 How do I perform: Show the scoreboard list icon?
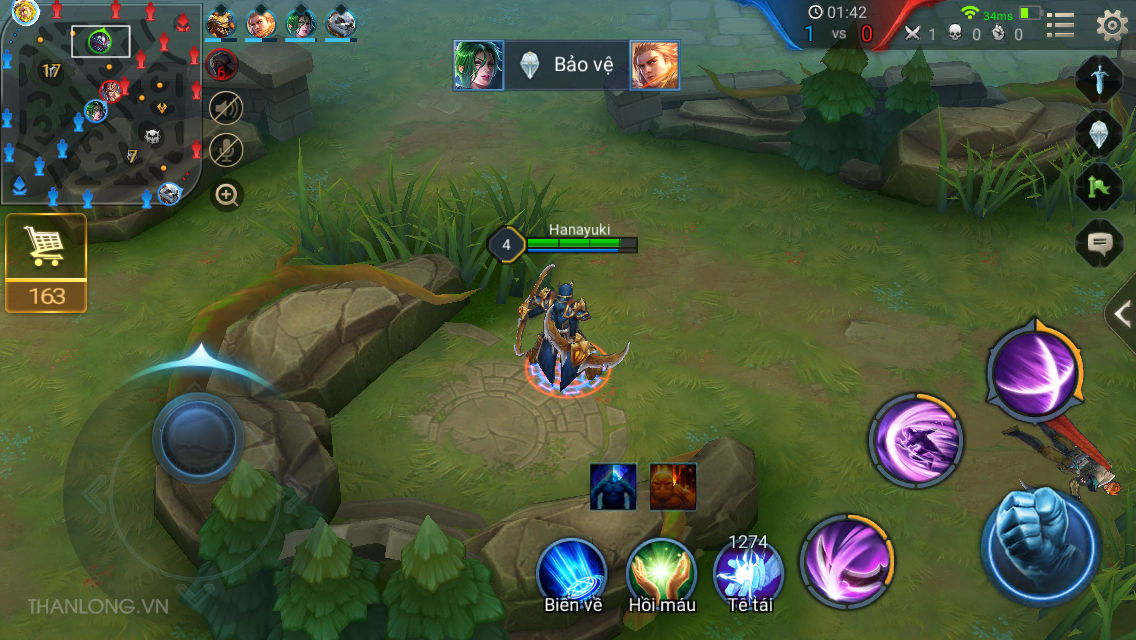pyautogui.click(x=1060, y=25)
